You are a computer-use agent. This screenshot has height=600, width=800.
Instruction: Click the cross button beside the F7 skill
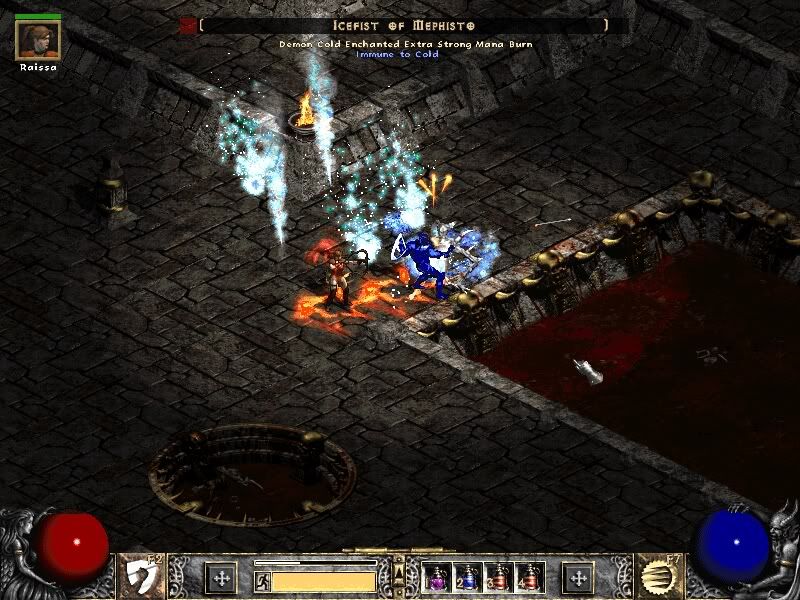point(577,577)
